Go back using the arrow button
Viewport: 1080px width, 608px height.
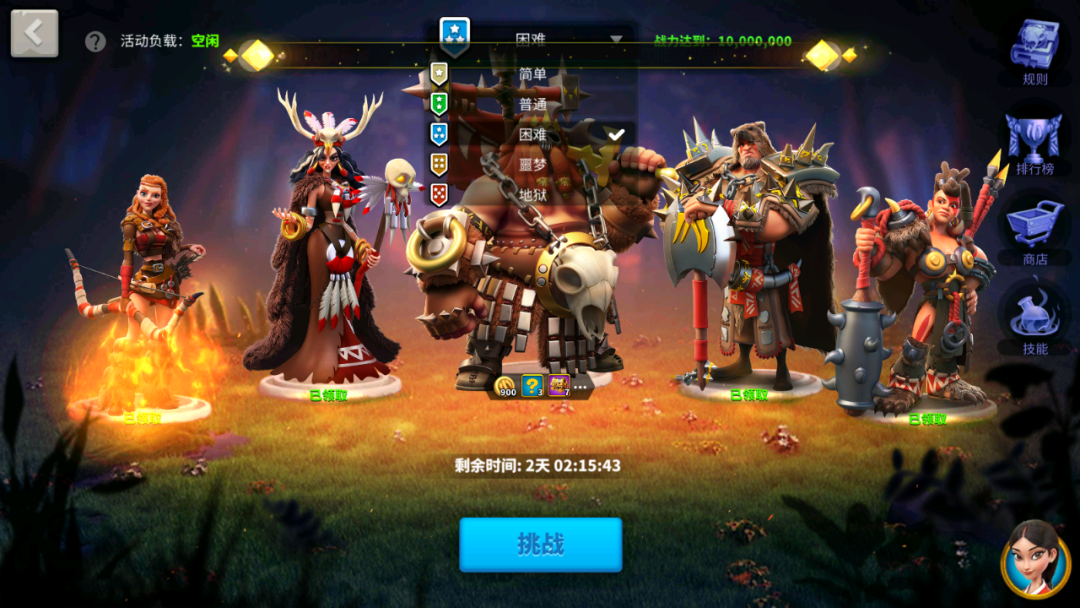coord(34,34)
